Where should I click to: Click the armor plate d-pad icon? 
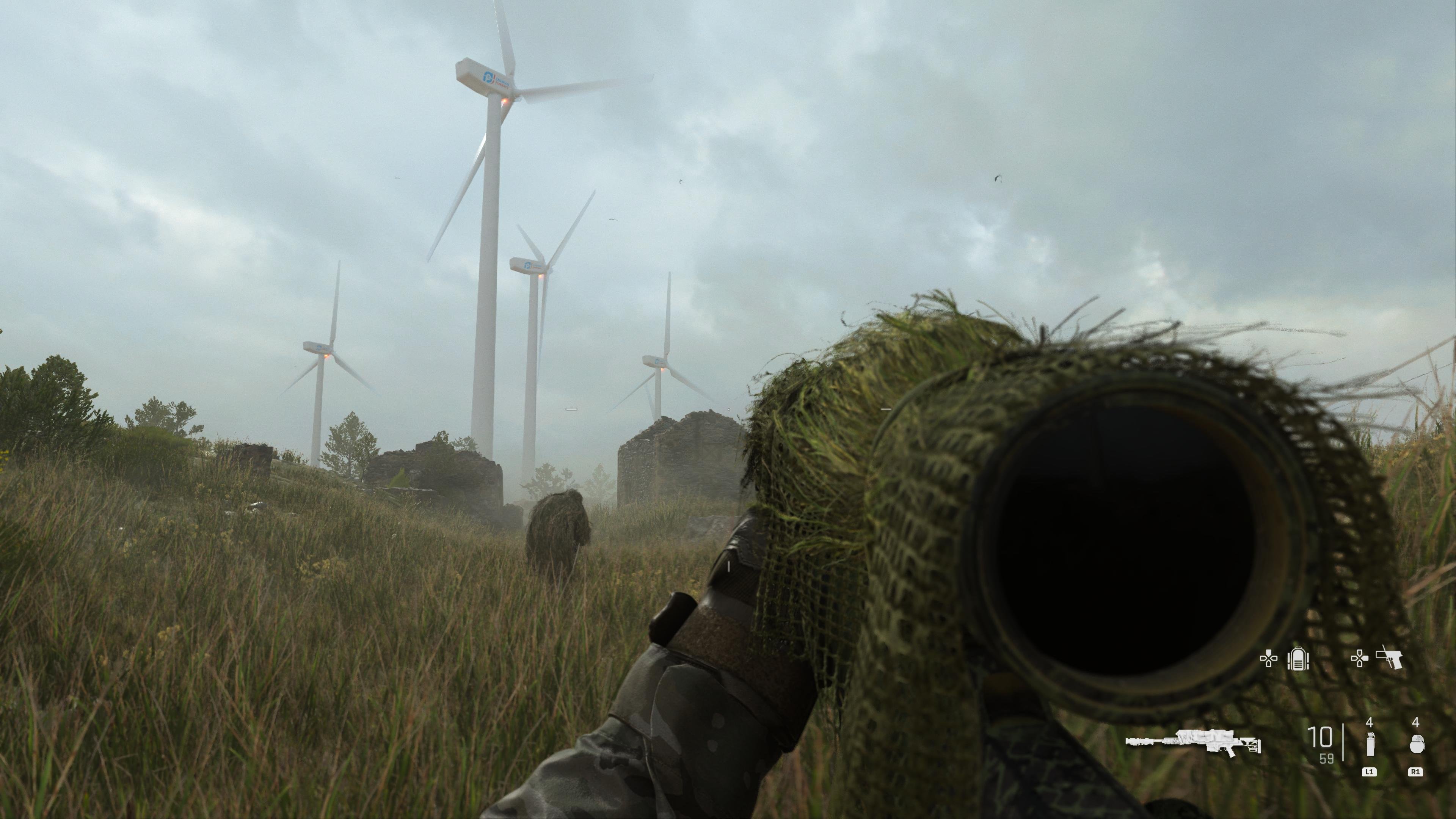click(x=1298, y=659)
